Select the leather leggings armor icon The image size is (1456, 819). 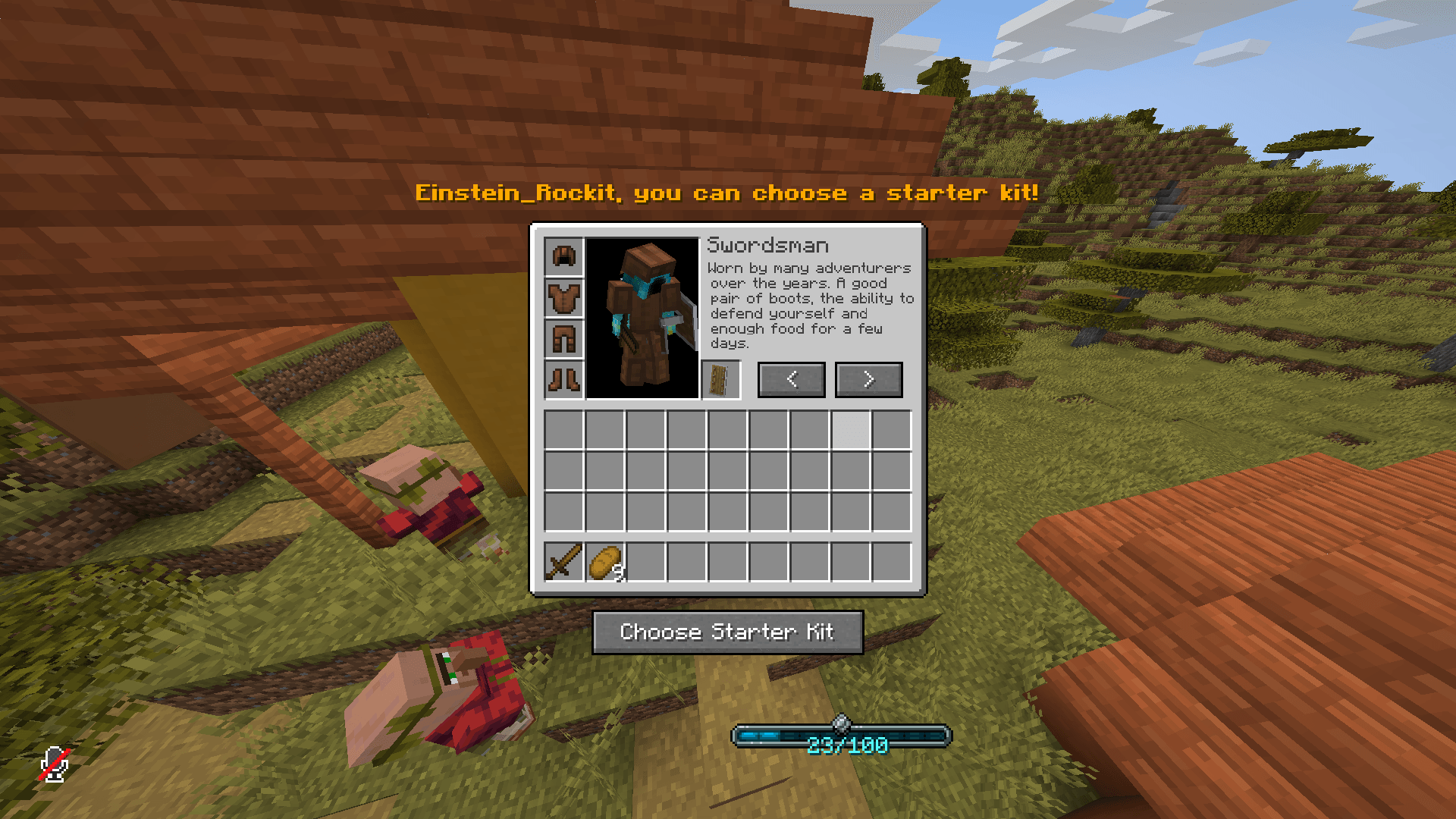click(563, 339)
